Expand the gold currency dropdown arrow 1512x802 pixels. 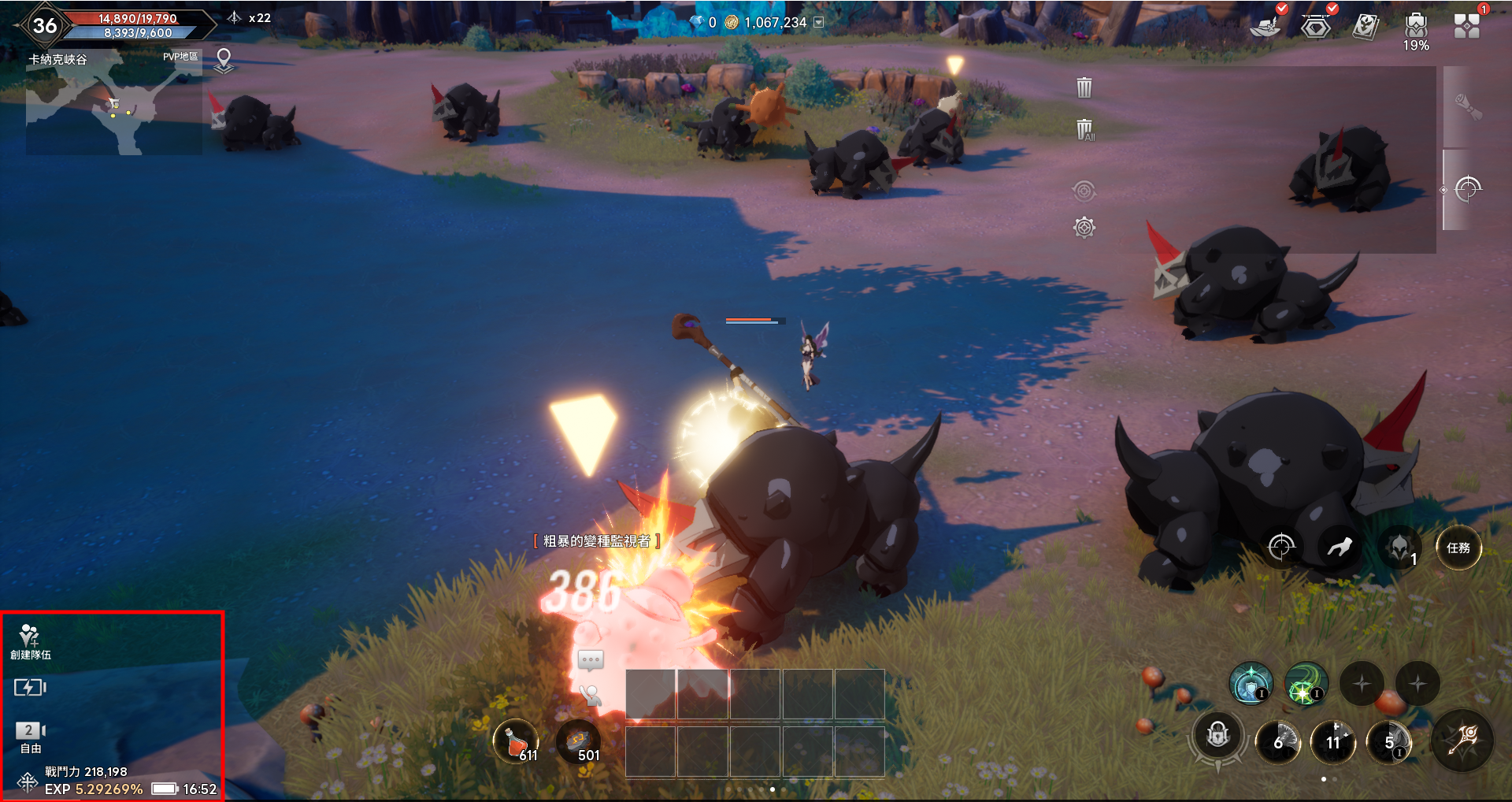(x=819, y=23)
